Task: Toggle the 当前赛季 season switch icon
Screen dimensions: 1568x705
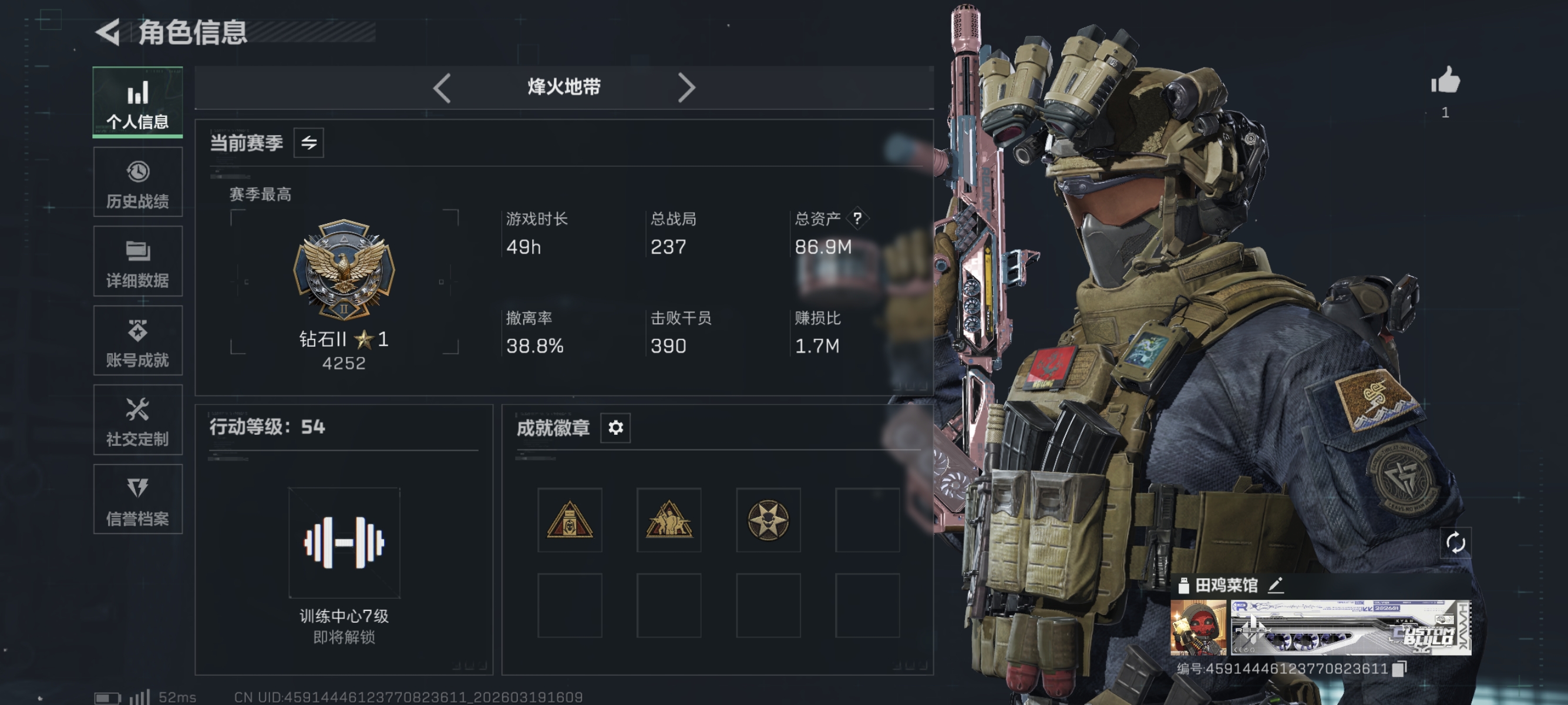Action: pos(311,143)
